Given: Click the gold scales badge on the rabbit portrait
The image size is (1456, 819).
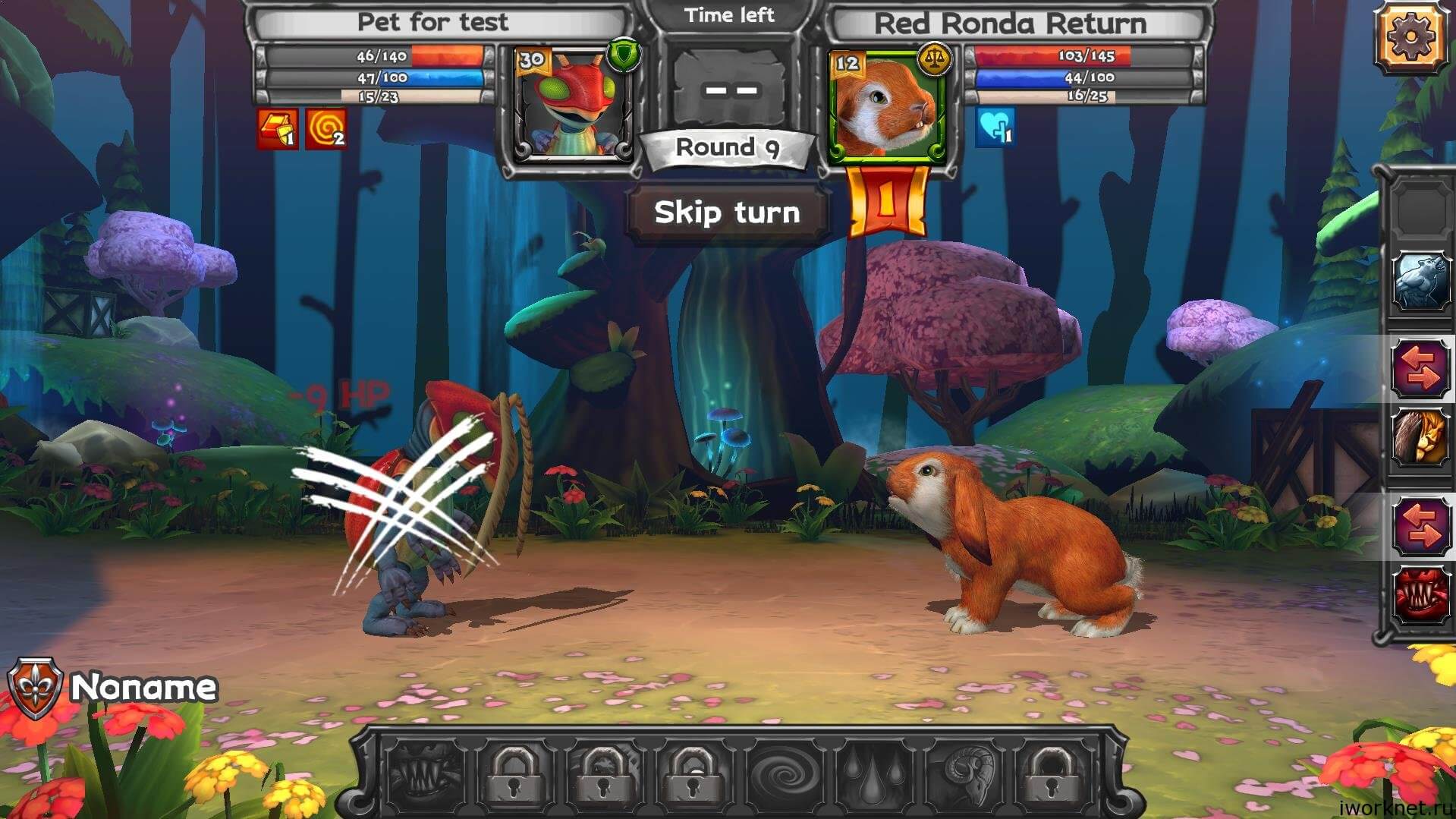Looking at the screenshot, I should click(x=934, y=58).
